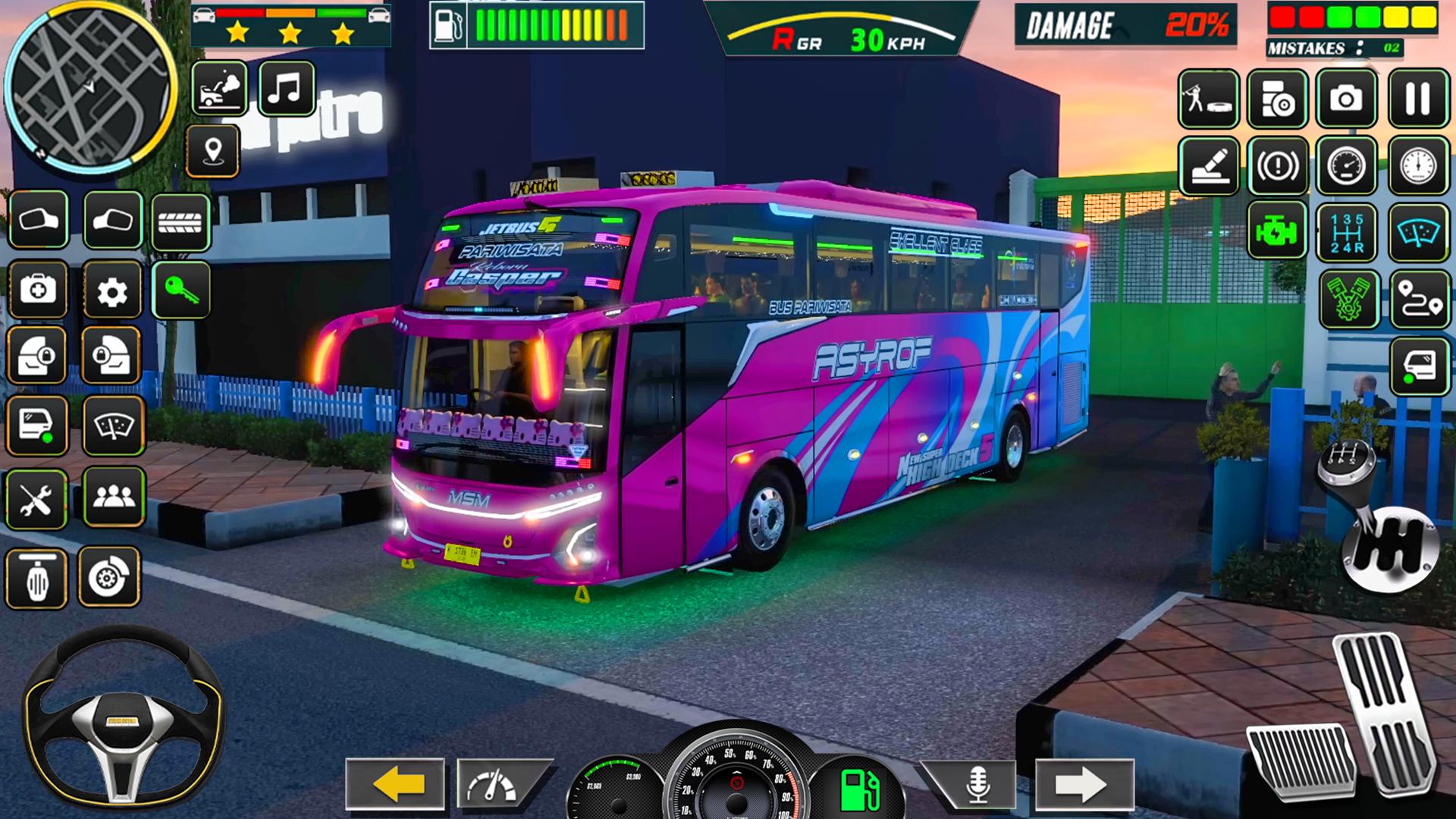Open the route waypoints button

[x=1420, y=300]
